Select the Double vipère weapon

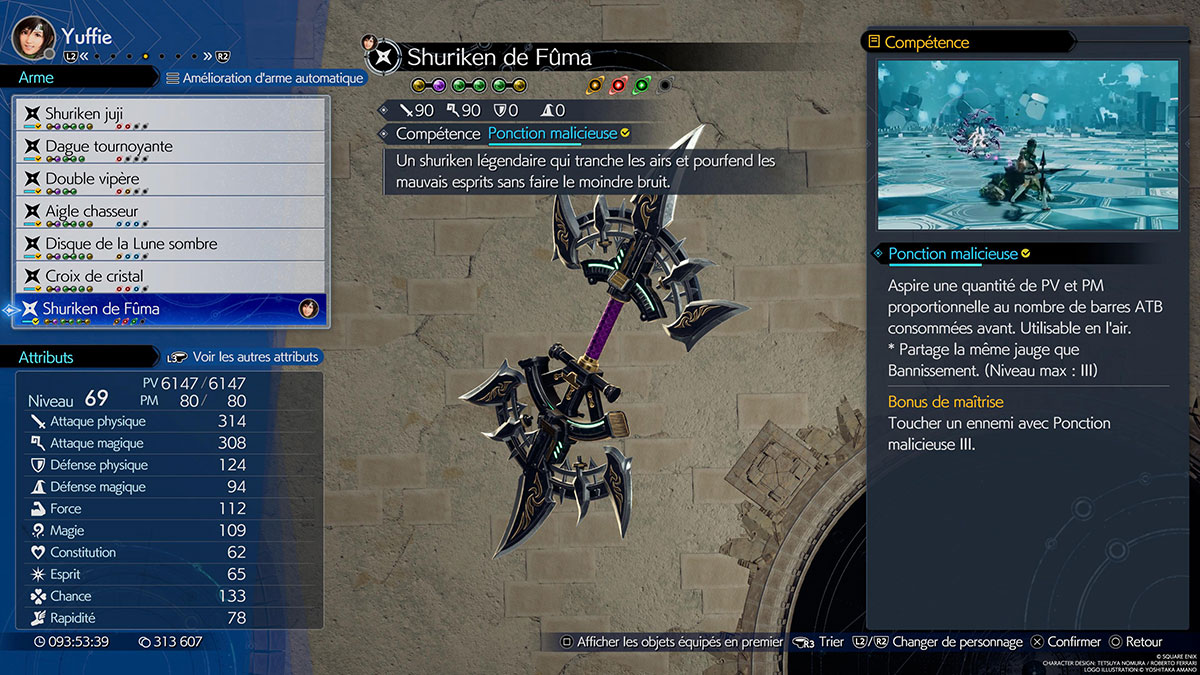[x=172, y=179]
